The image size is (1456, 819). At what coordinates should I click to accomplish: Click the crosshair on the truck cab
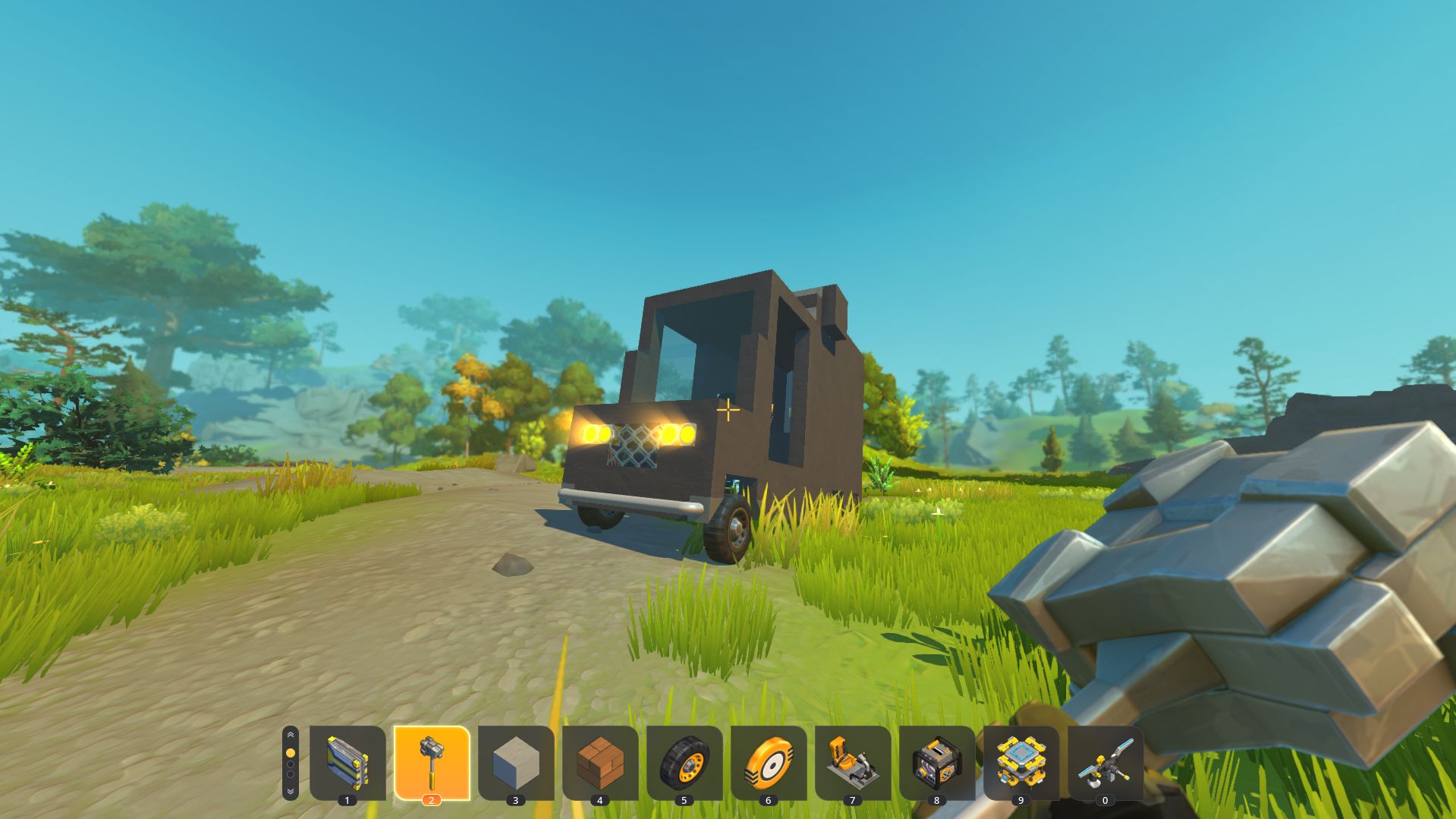tap(727, 410)
